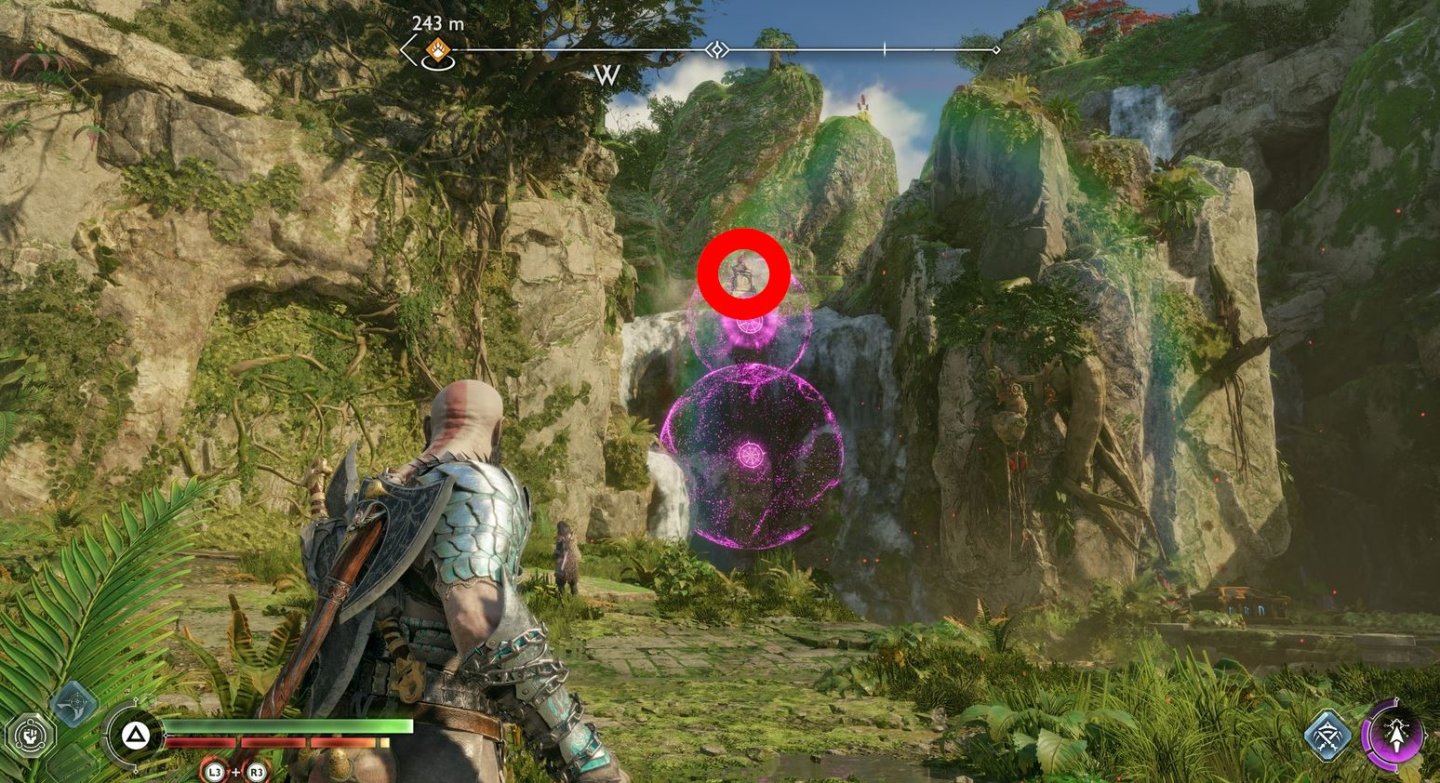
Task: Click the R3 stick prompt icon
Action: pyautogui.click(x=255, y=772)
